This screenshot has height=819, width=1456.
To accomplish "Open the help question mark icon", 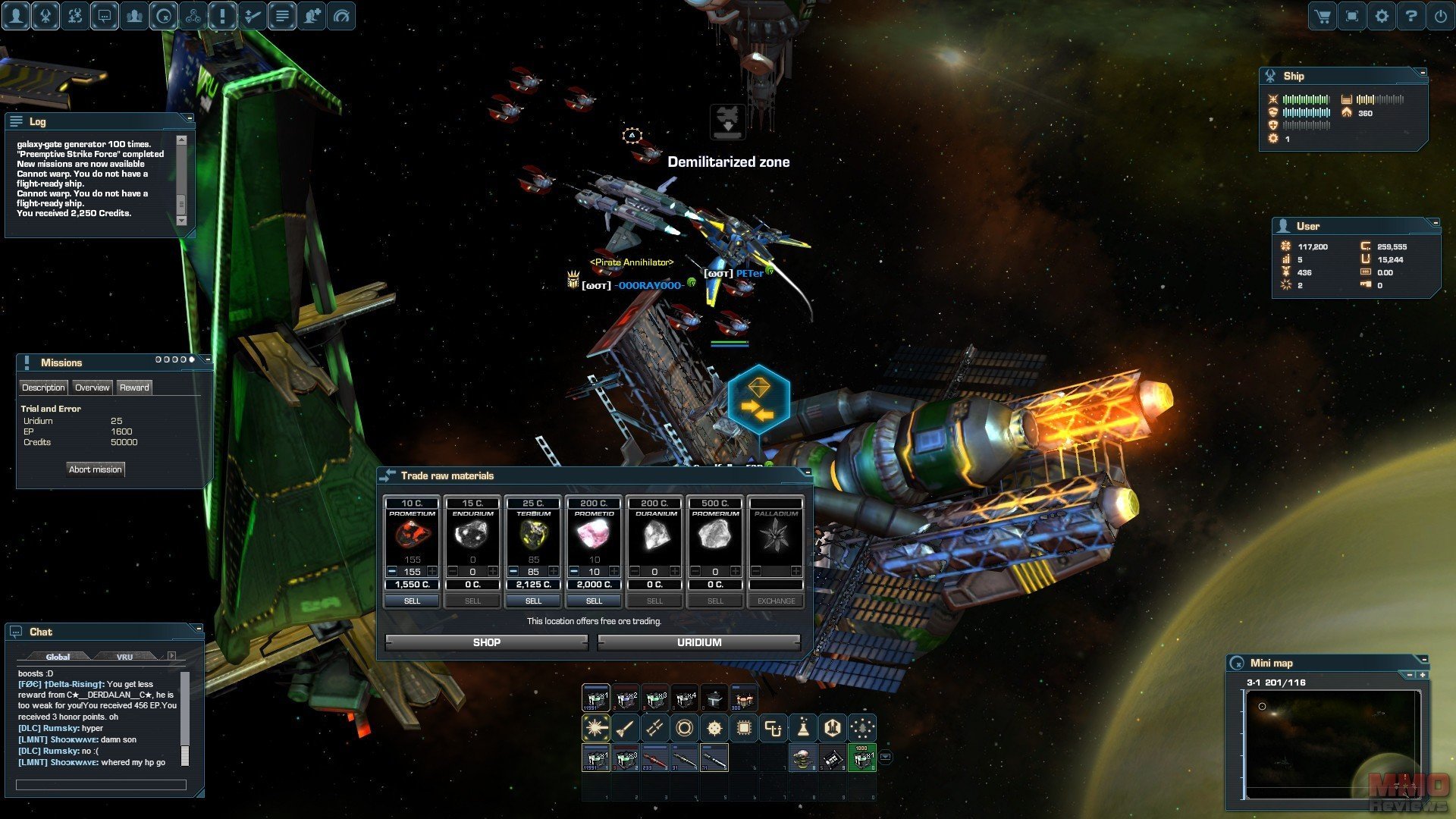I will (x=1411, y=16).
